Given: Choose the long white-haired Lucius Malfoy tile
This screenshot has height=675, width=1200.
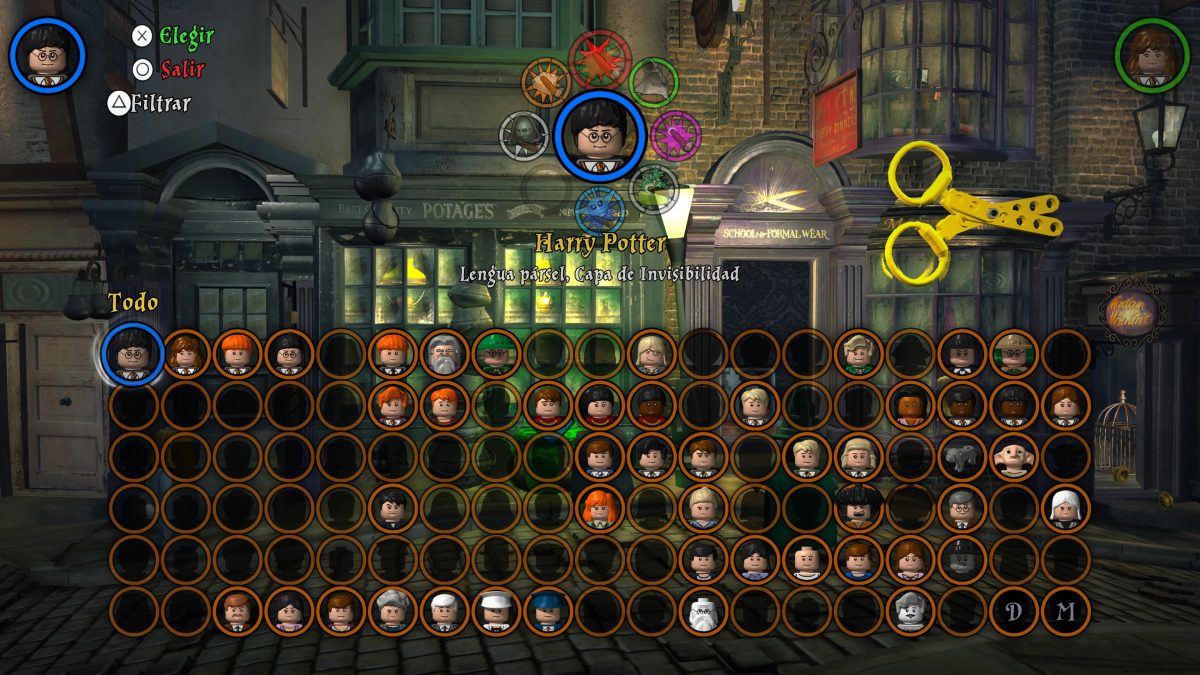Looking at the screenshot, I should click(1065, 508).
